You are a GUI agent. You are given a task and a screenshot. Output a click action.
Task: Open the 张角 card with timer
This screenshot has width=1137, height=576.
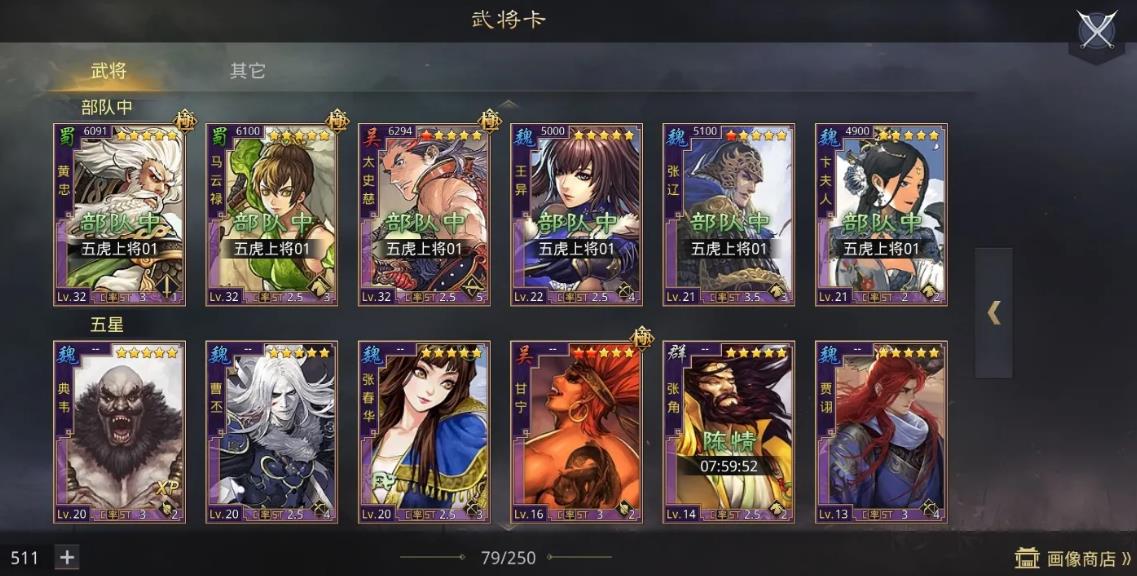coord(728,432)
